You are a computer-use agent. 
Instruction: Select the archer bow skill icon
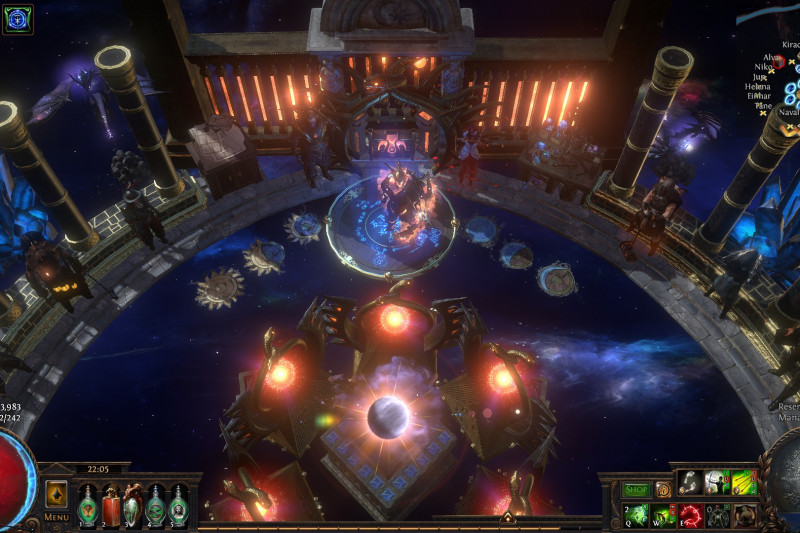click(x=716, y=483)
